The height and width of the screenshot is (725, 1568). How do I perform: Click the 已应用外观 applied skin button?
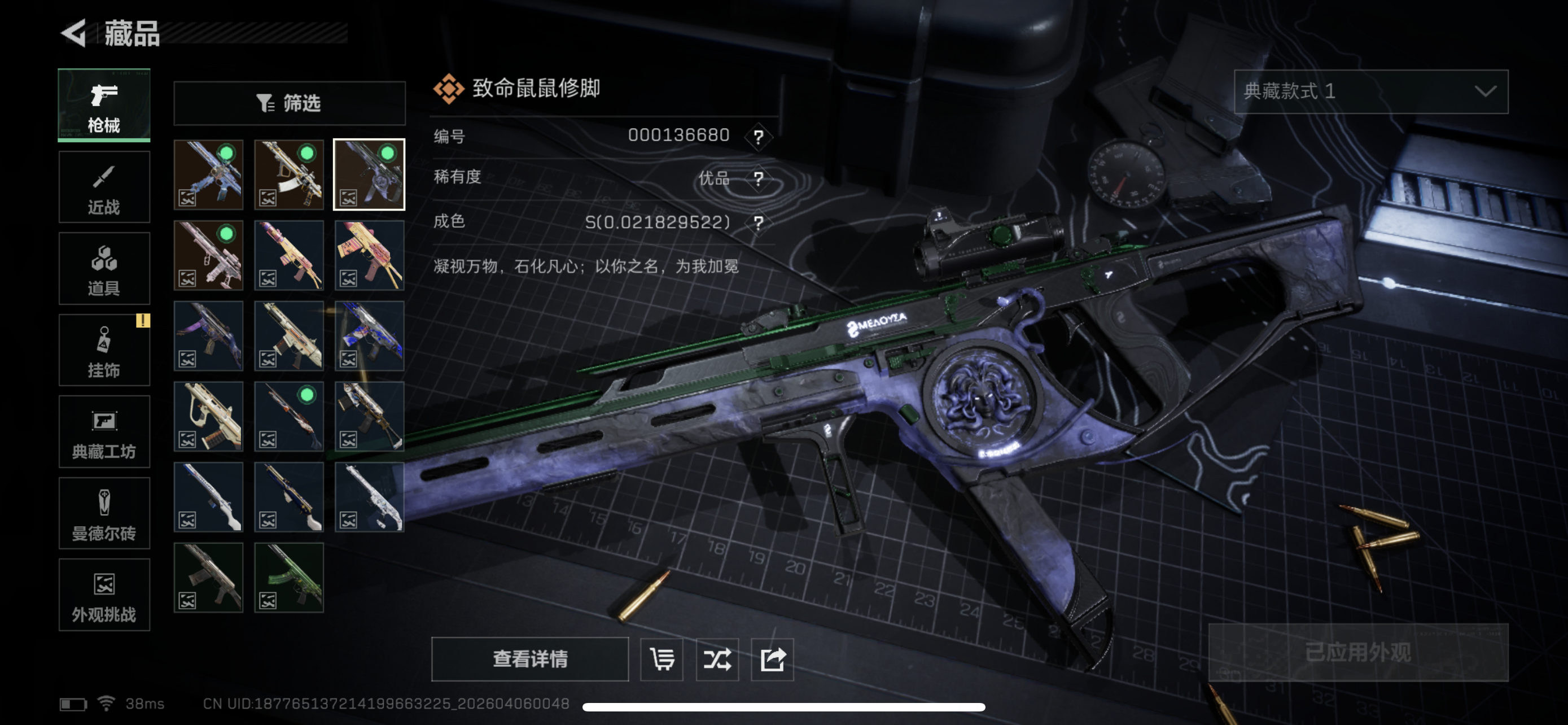(1358, 653)
